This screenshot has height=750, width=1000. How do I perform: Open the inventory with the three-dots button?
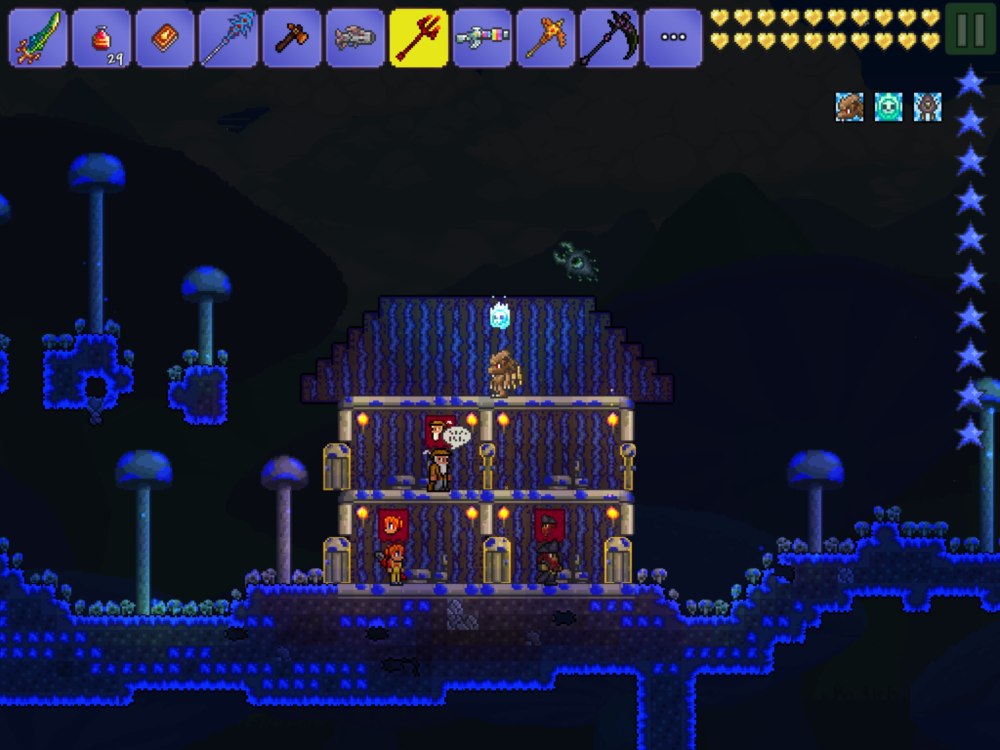click(x=673, y=38)
